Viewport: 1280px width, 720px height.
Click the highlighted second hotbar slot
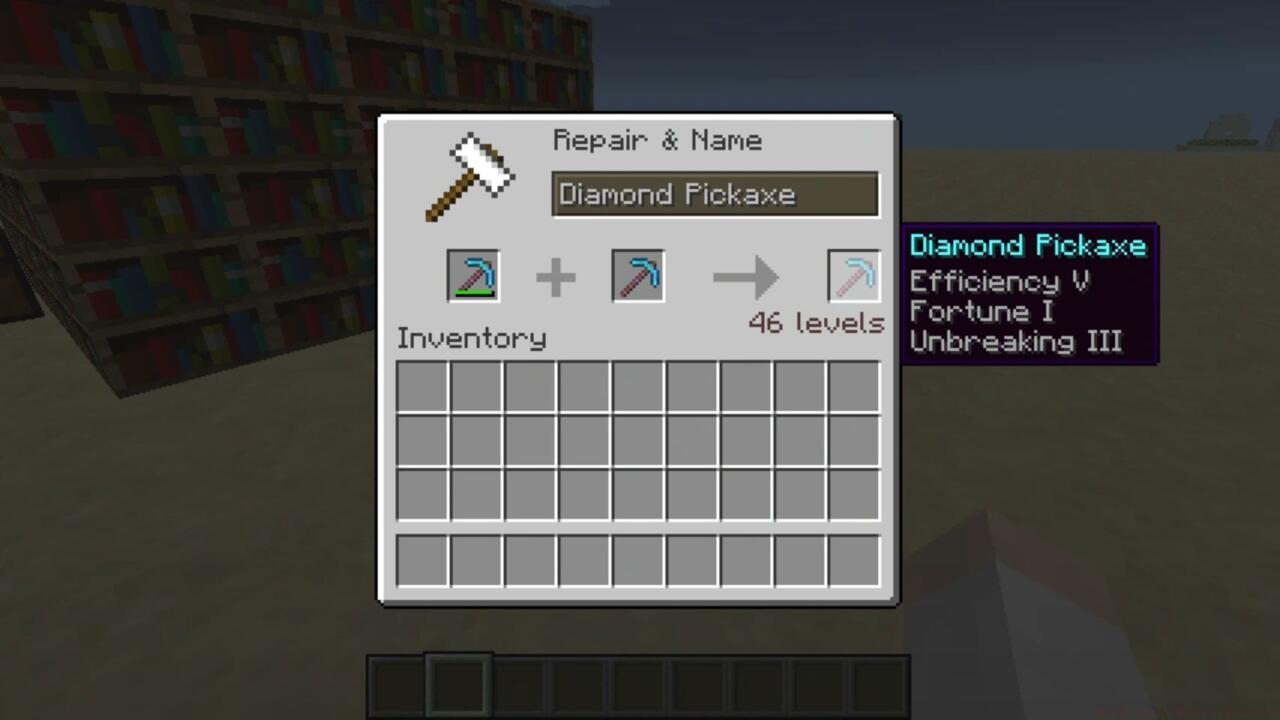click(x=457, y=683)
